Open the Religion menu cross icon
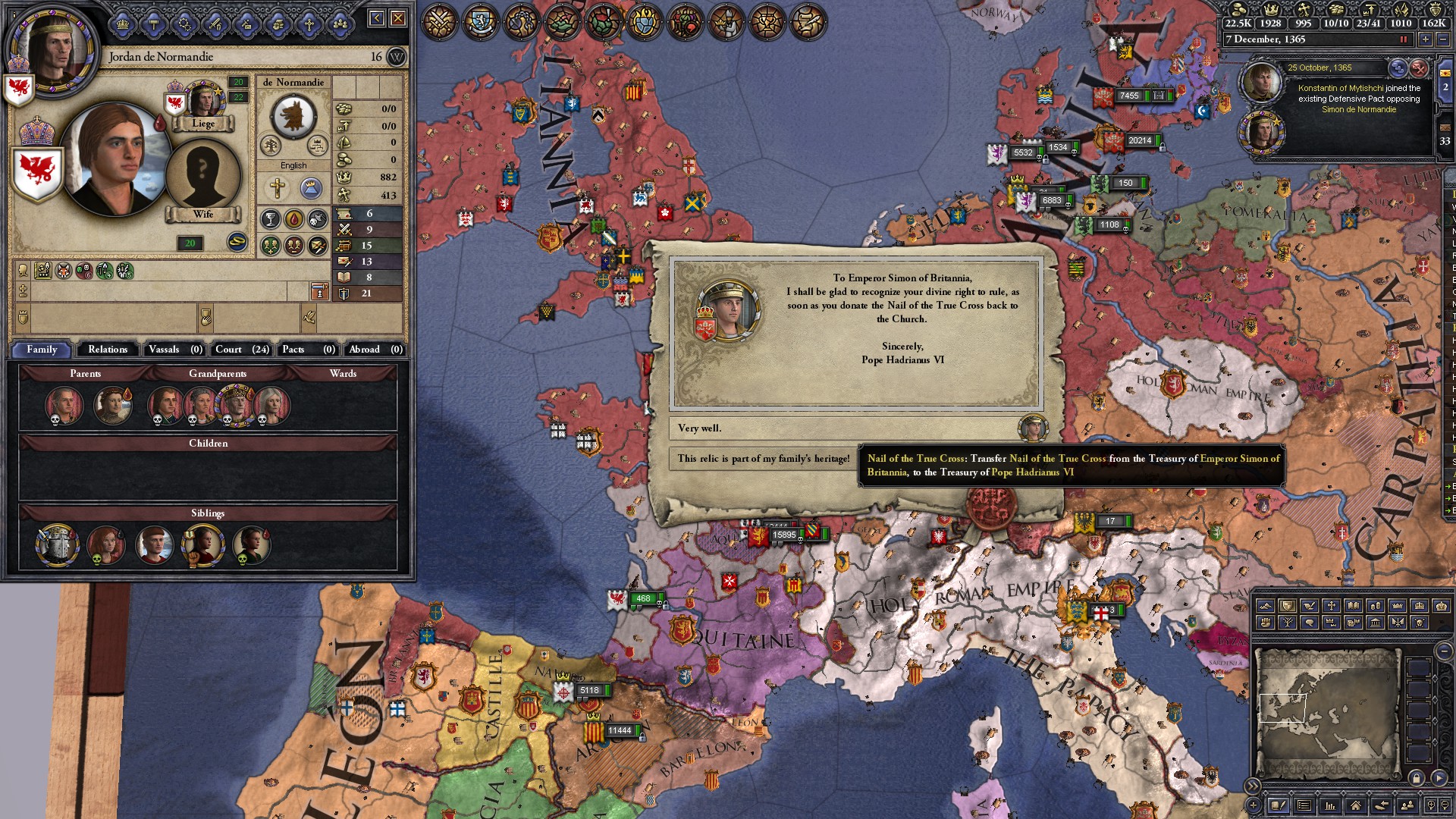 pyautogui.click(x=309, y=24)
